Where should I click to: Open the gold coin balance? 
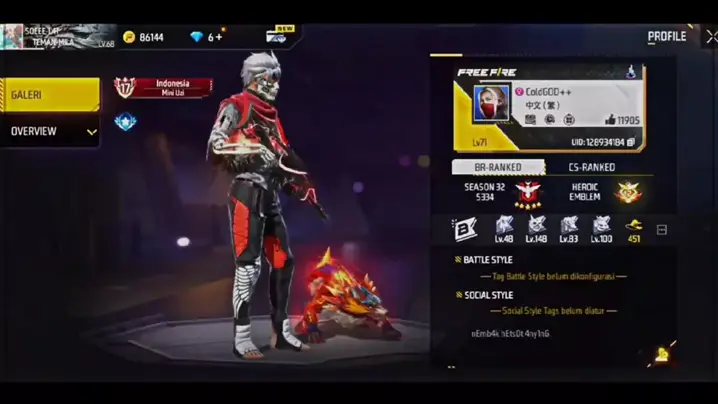point(144,37)
